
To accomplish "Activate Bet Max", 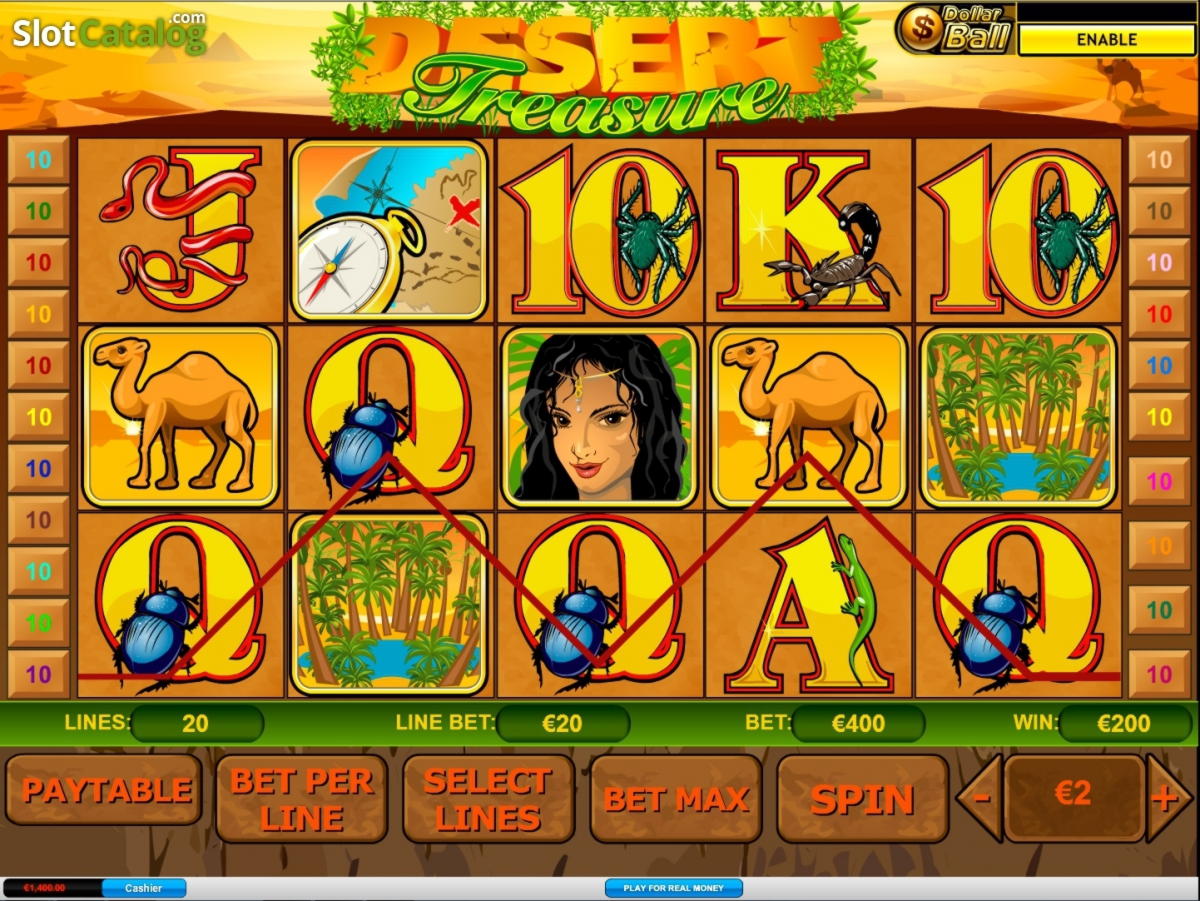I will pos(676,799).
